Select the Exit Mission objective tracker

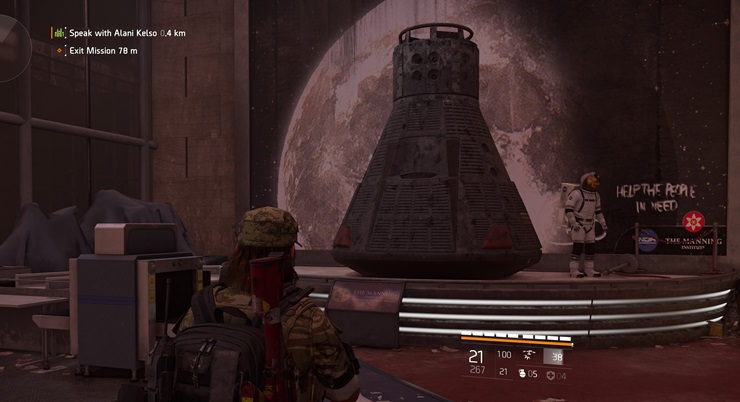pyautogui.click(x=104, y=49)
